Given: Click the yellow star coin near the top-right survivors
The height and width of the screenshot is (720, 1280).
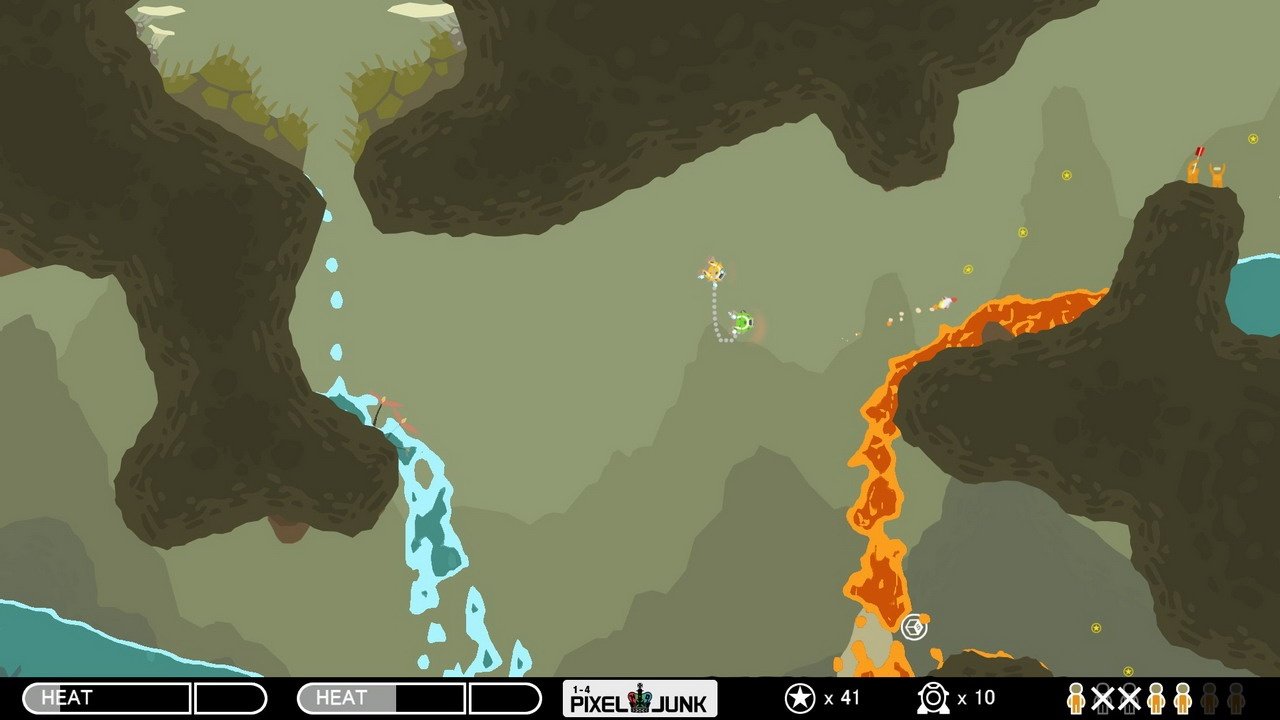Looking at the screenshot, I should [x=1252, y=139].
